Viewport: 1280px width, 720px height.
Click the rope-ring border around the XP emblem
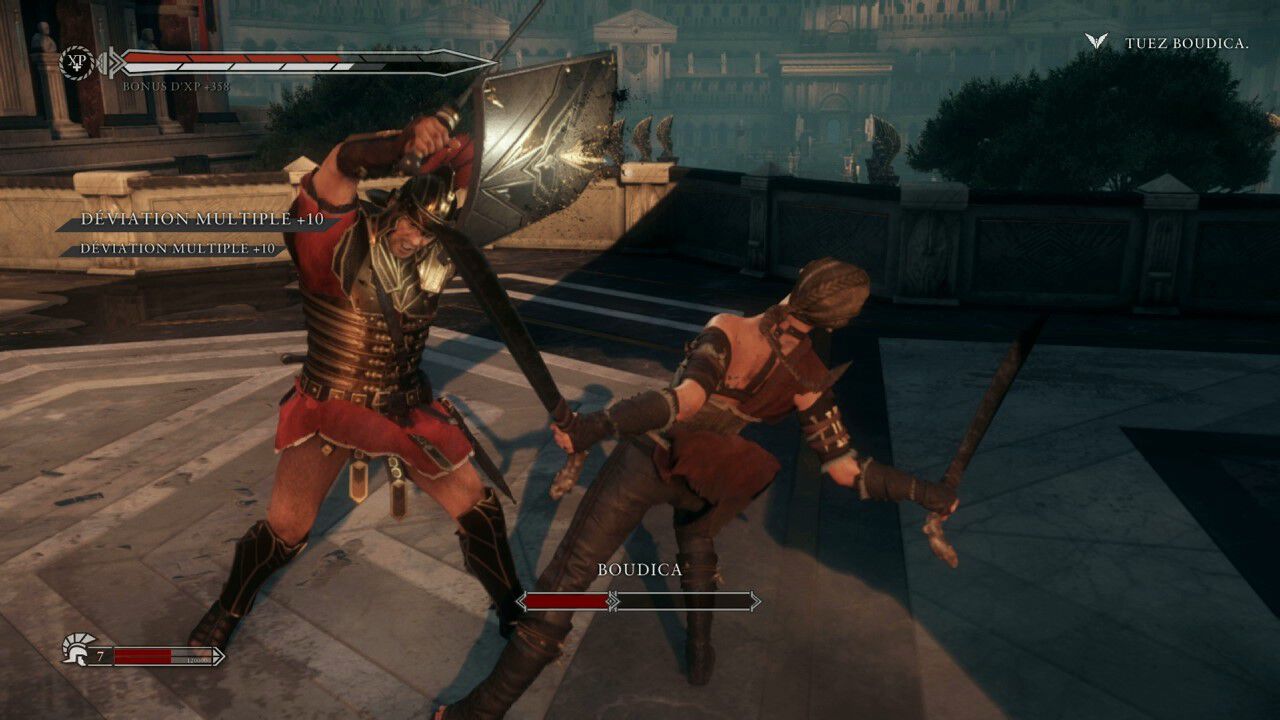pyautogui.click(x=77, y=46)
